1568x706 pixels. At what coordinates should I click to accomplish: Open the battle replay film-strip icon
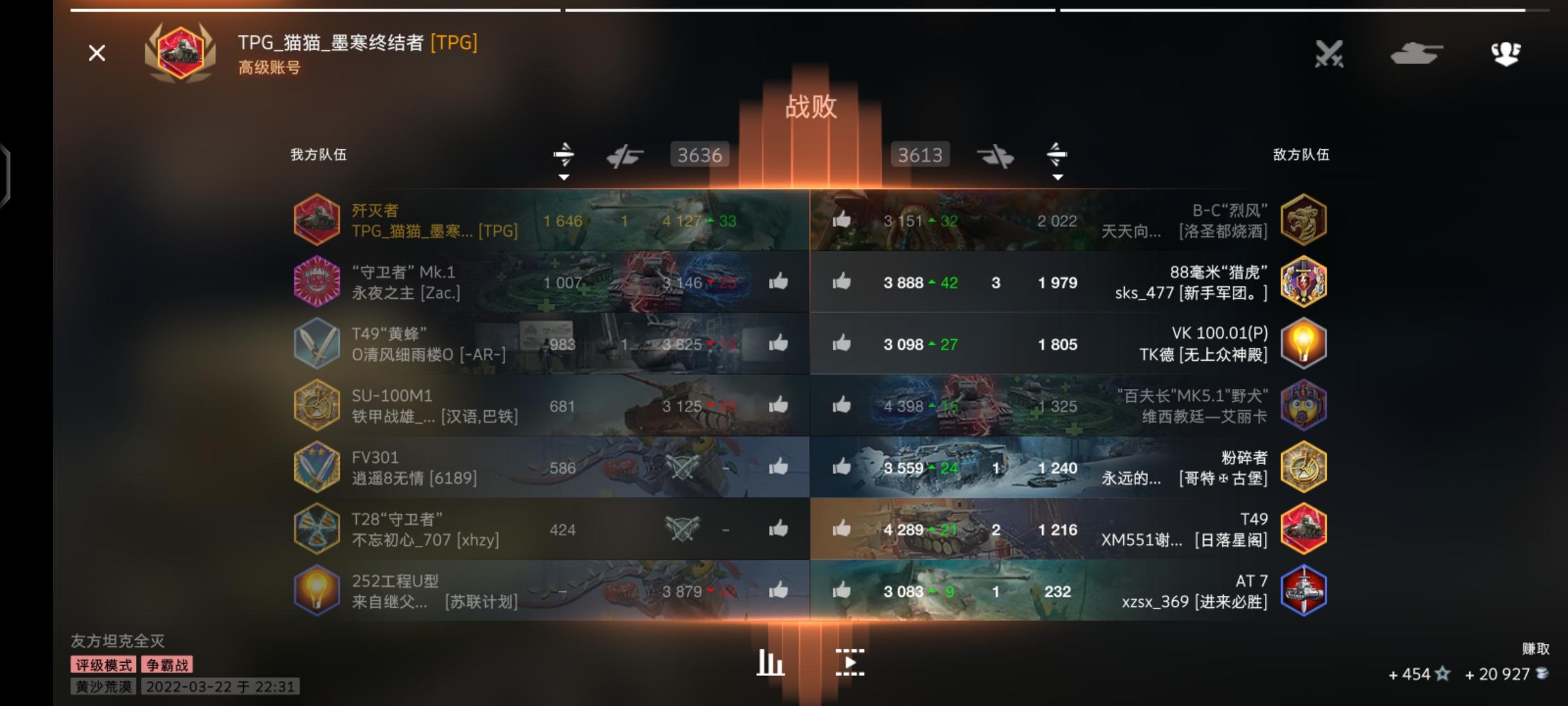pos(849,663)
